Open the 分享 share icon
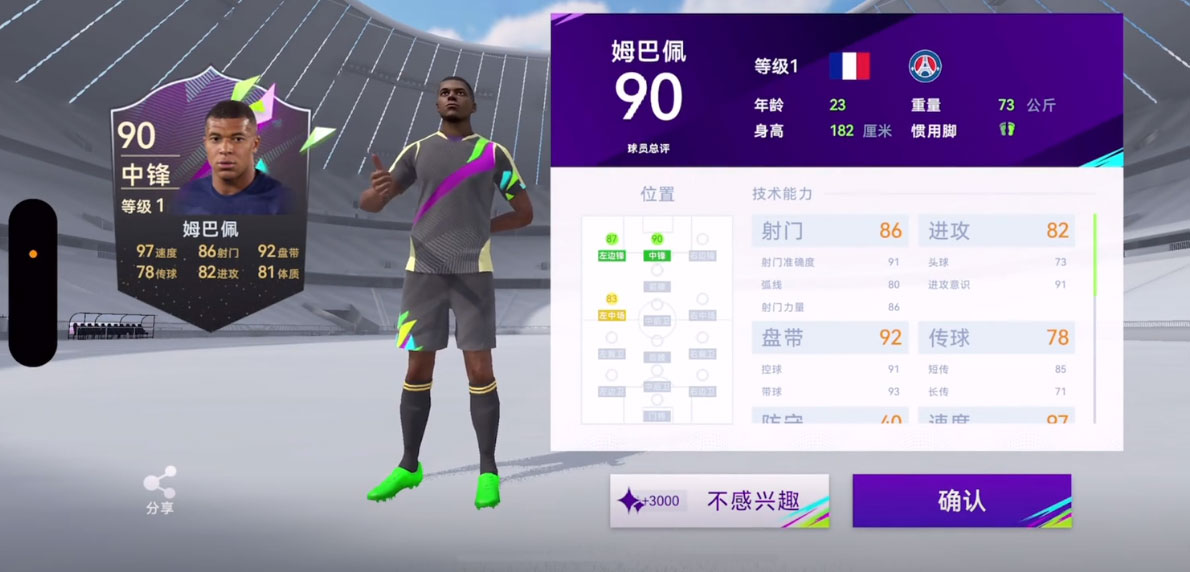Image resolution: width=1190 pixels, height=572 pixels. tap(159, 490)
